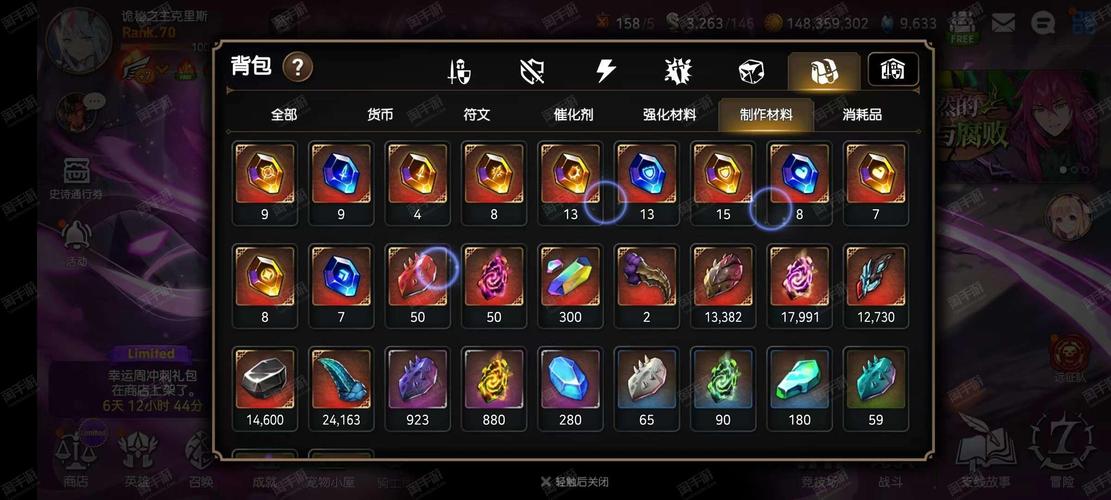Choose the dice cube category icon
1111x500 pixels.
(751, 71)
